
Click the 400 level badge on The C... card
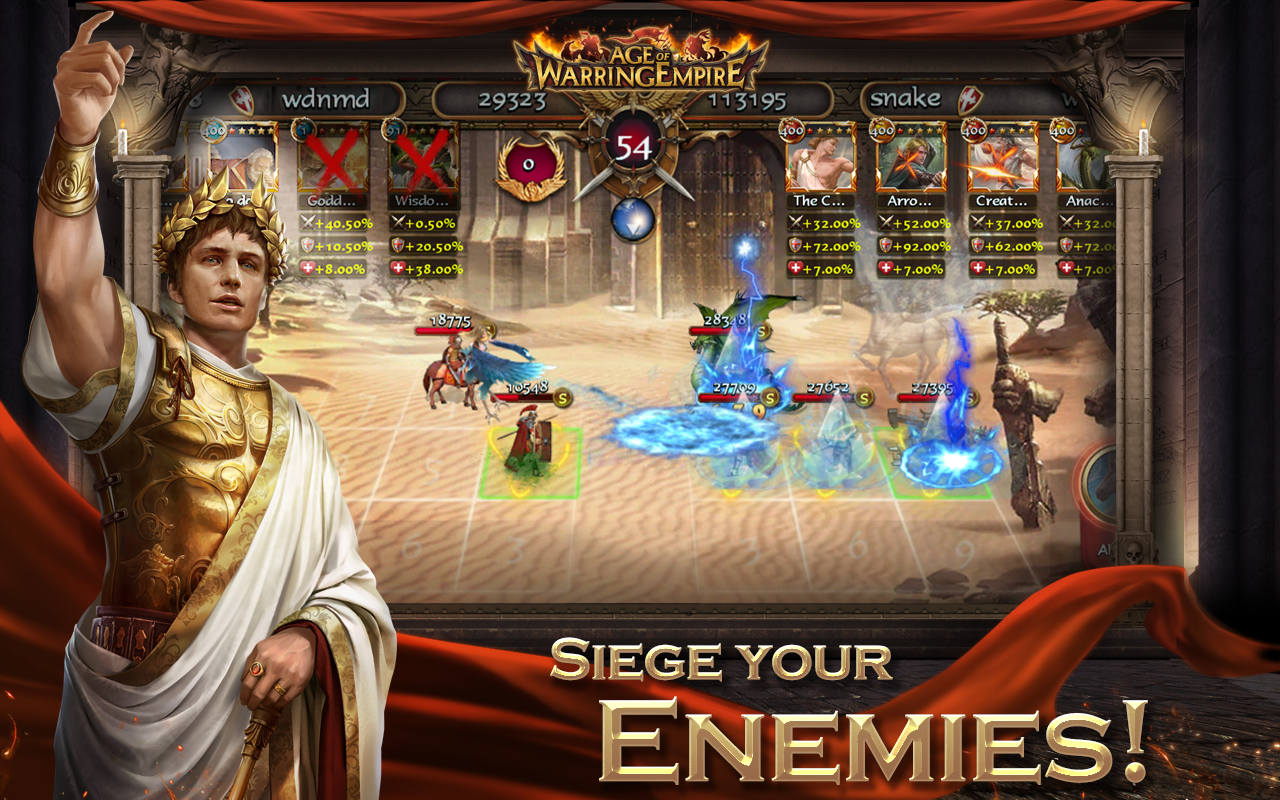[x=792, y=131]
